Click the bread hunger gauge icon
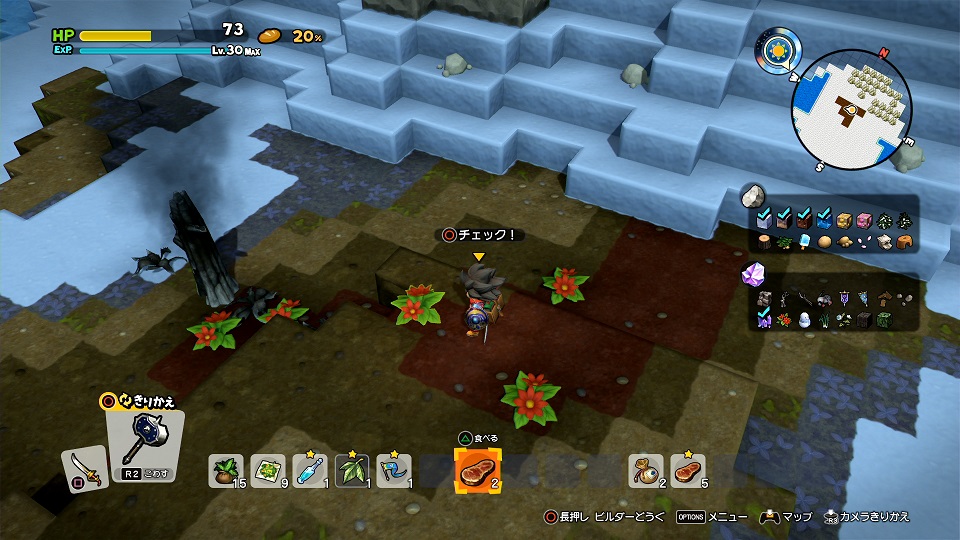This screenshot has width=960, height=540. [270, 36]
